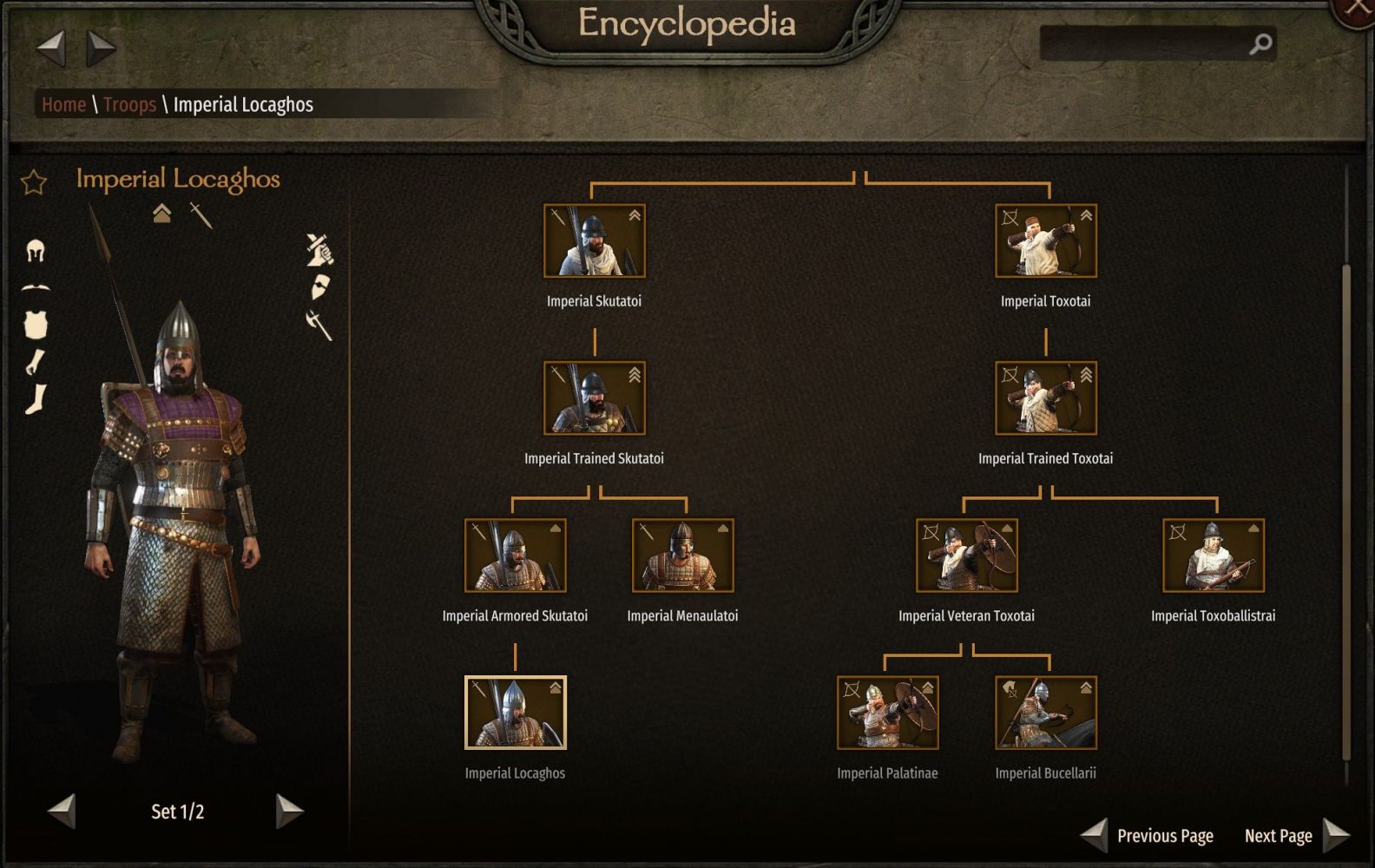The height and width of the screenshot is (868, 1375).
Task: View the Imperial Trained Toxotai tile
Action: point(1045,398)
